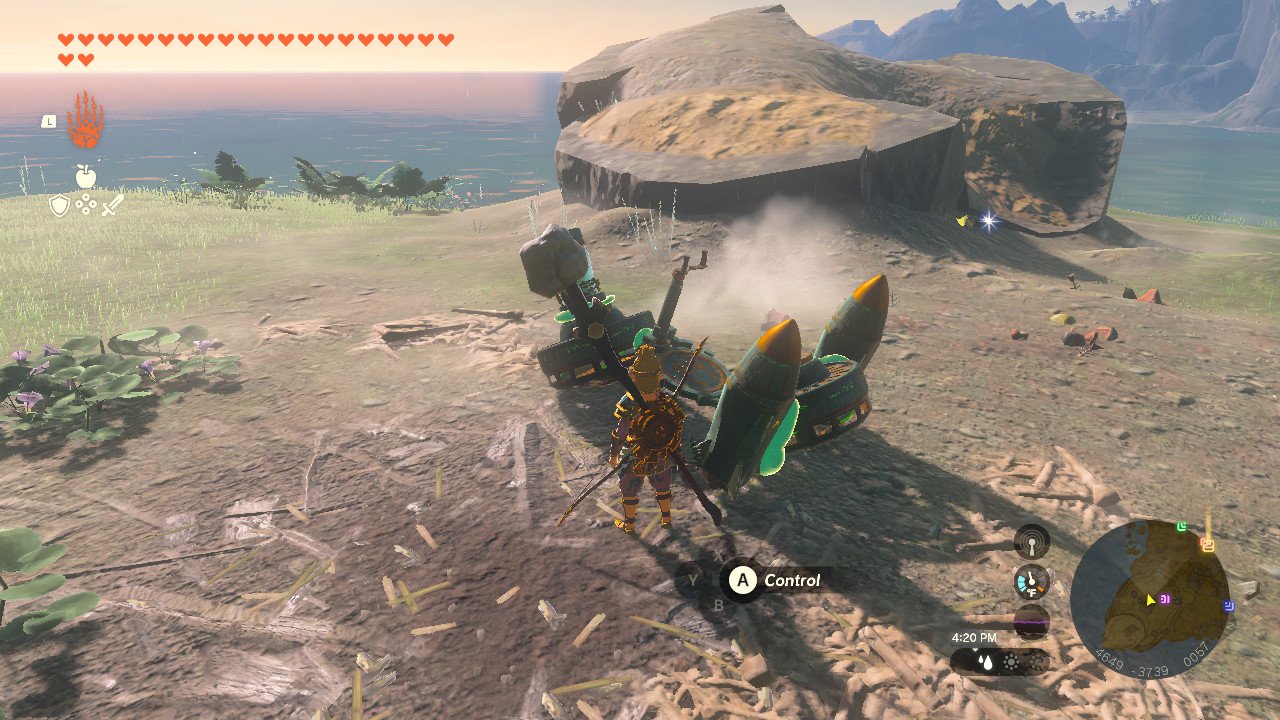
Task: Select the shield quick-swap icon
Action: tap(60, 206)
